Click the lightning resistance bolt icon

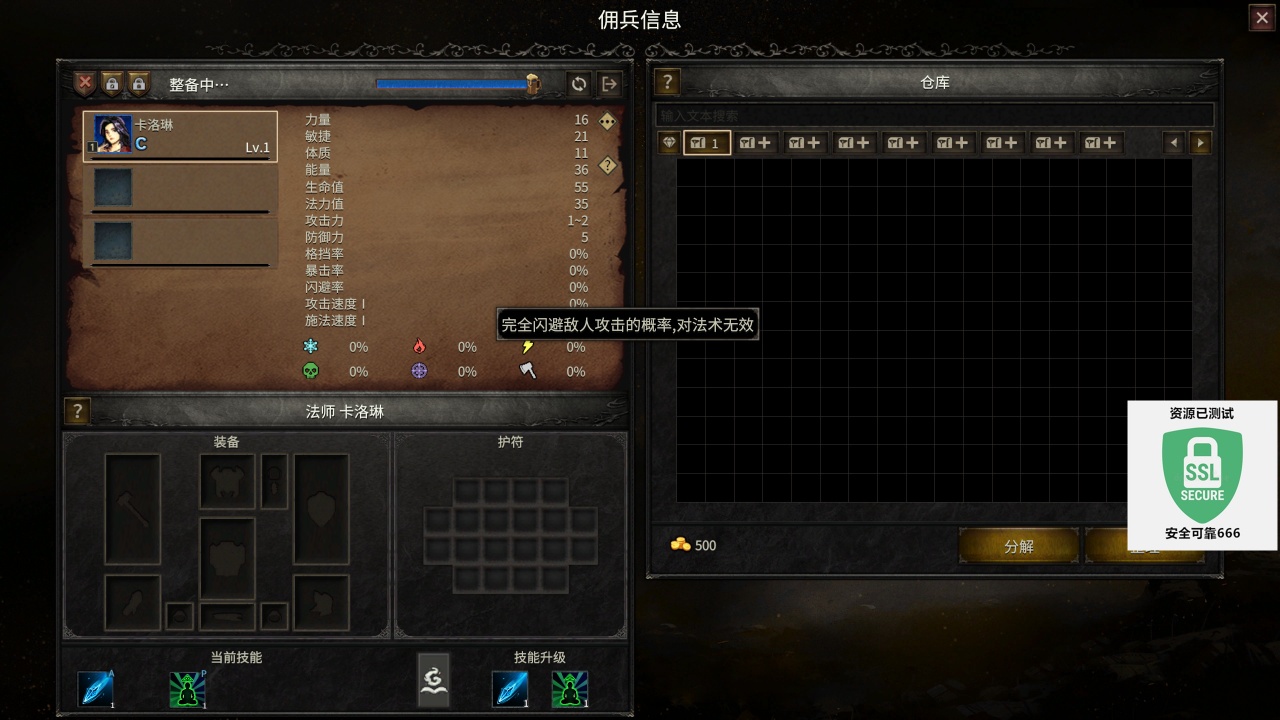pyautogui.click(x=528, y=346)
